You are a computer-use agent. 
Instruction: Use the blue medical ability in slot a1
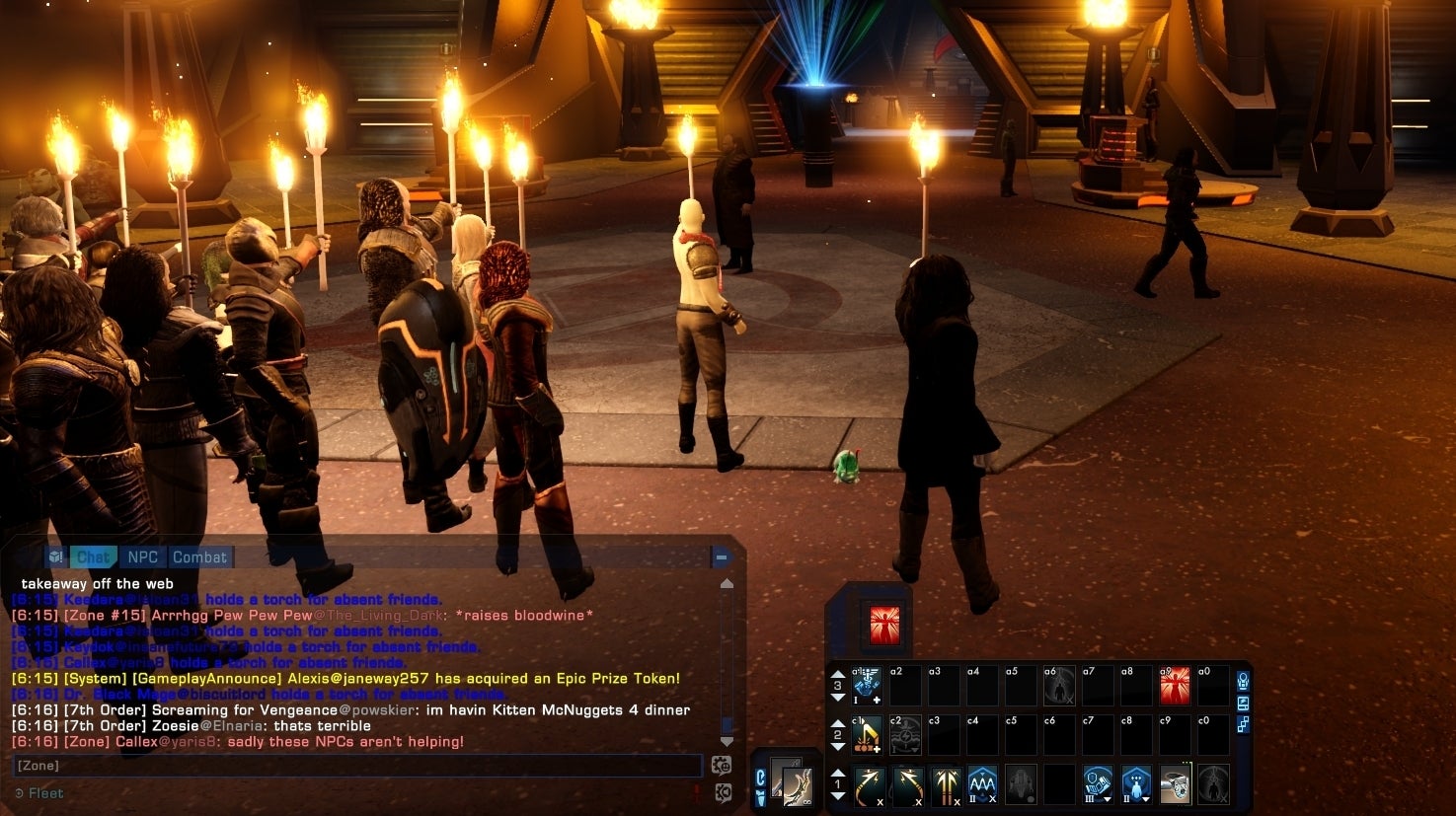tap(867, 685)
